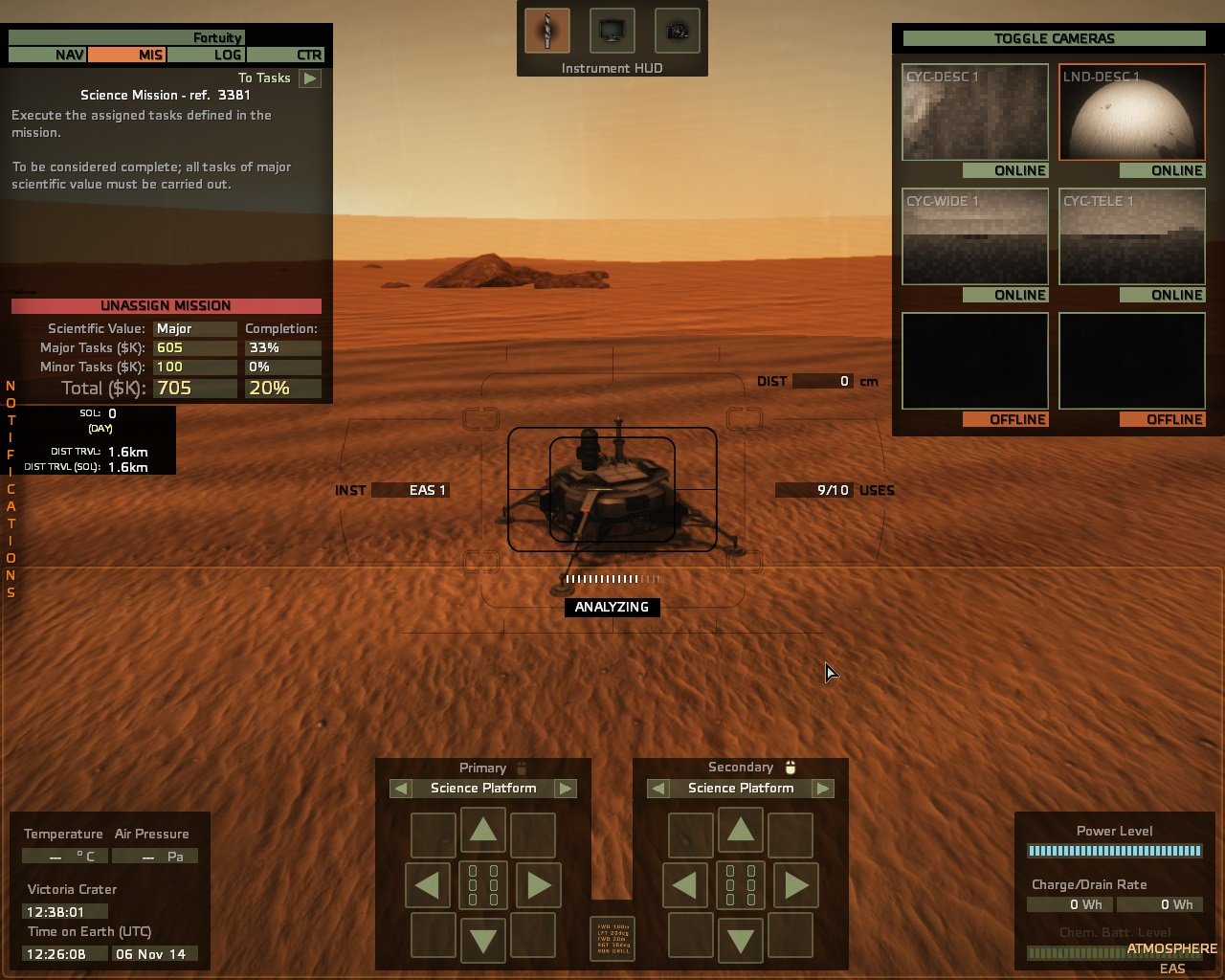Open the To Tasks expander arrow
This screenshot has height=980, width=1225.
(308, 78)
